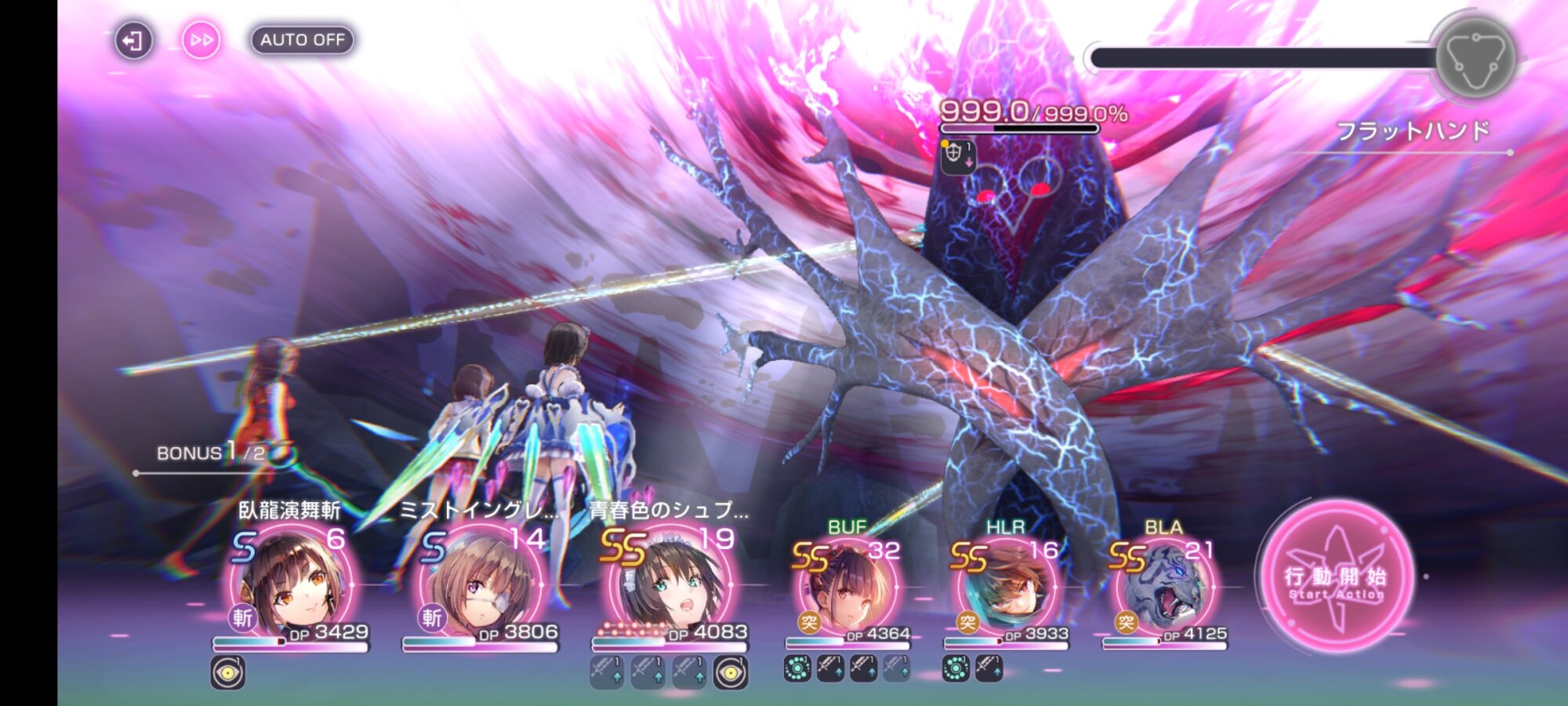Switch the AUTO OFF toggle
This screenshot has height=706, width=1568.
(303, 40)
